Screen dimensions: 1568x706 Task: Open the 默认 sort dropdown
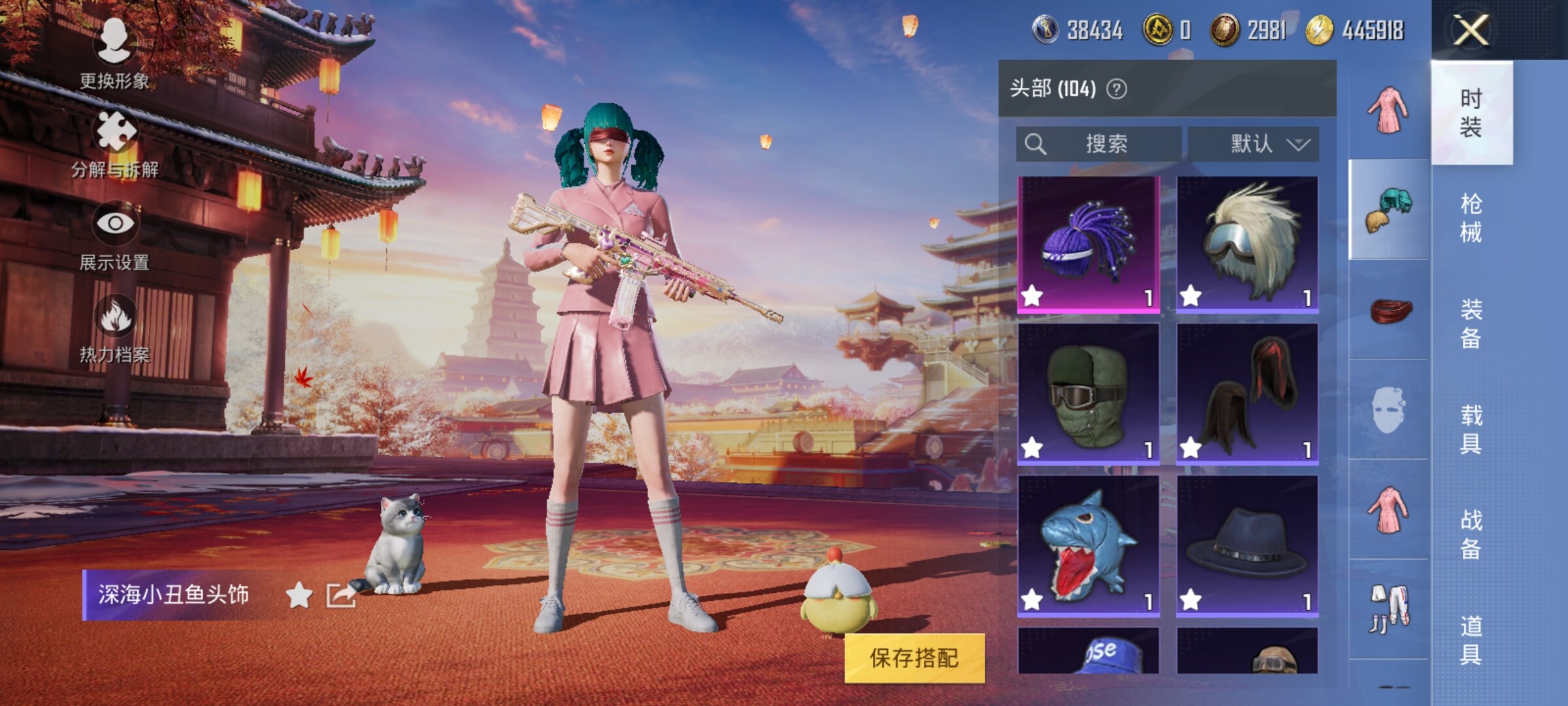pos(1252,144)
